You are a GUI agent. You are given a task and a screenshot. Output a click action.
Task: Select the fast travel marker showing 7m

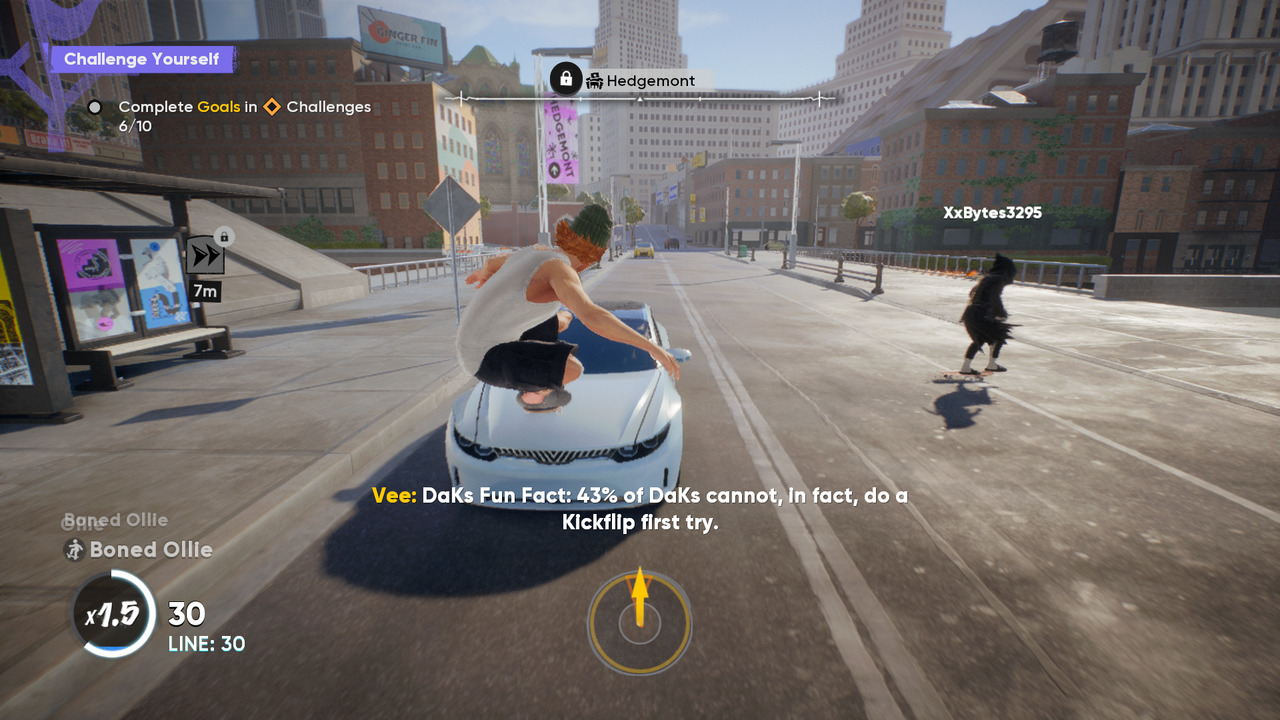(x=205, y=257)
